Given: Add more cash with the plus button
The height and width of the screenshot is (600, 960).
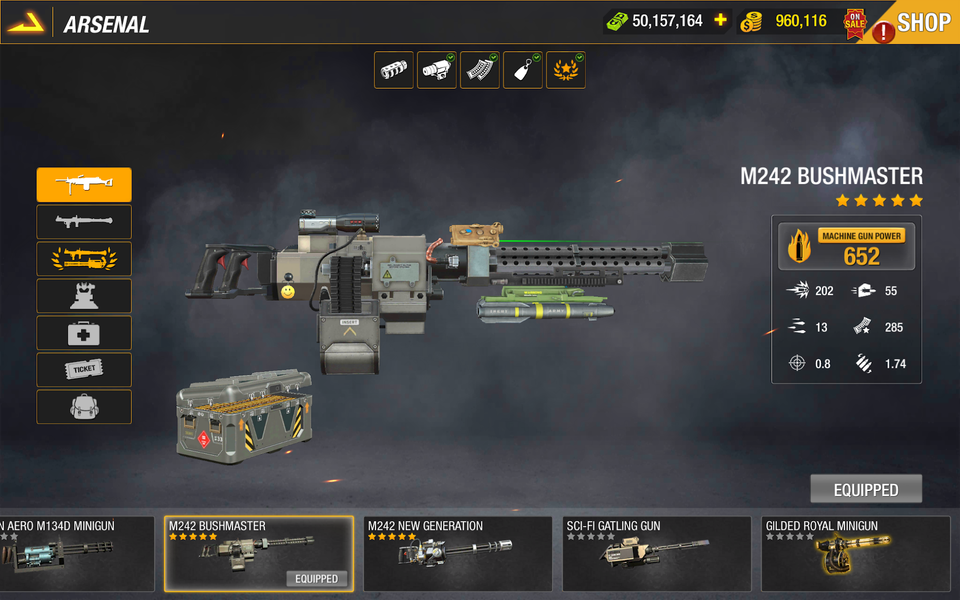Looking at the screenshot, I should (720, 21).
